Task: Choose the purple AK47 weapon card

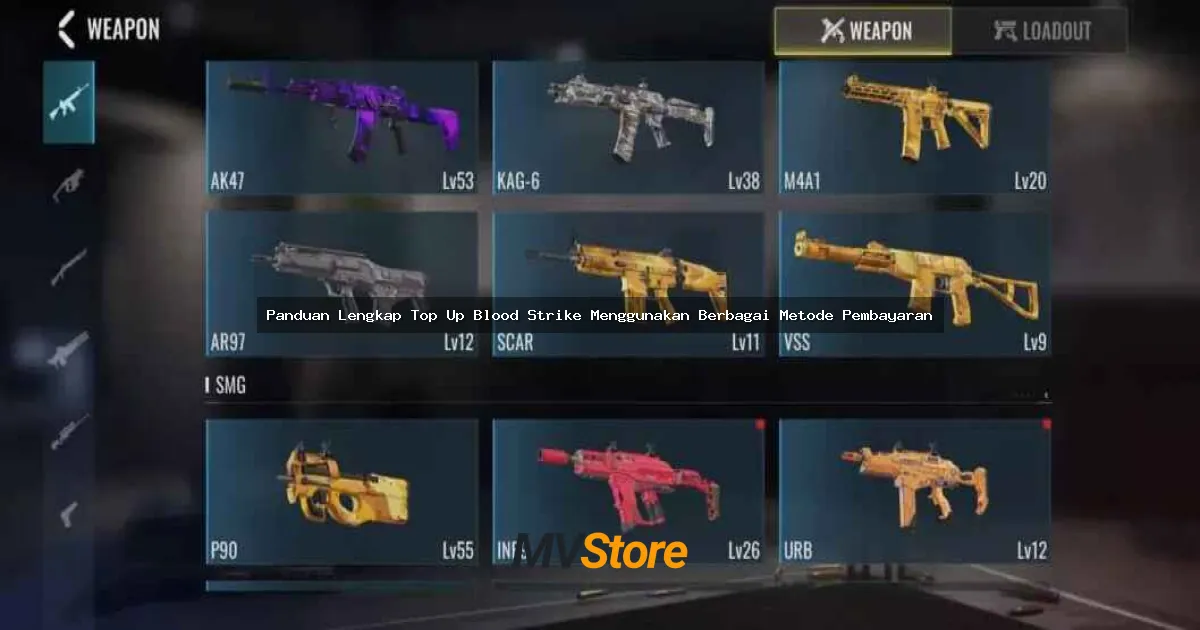Action: (341, 127)
